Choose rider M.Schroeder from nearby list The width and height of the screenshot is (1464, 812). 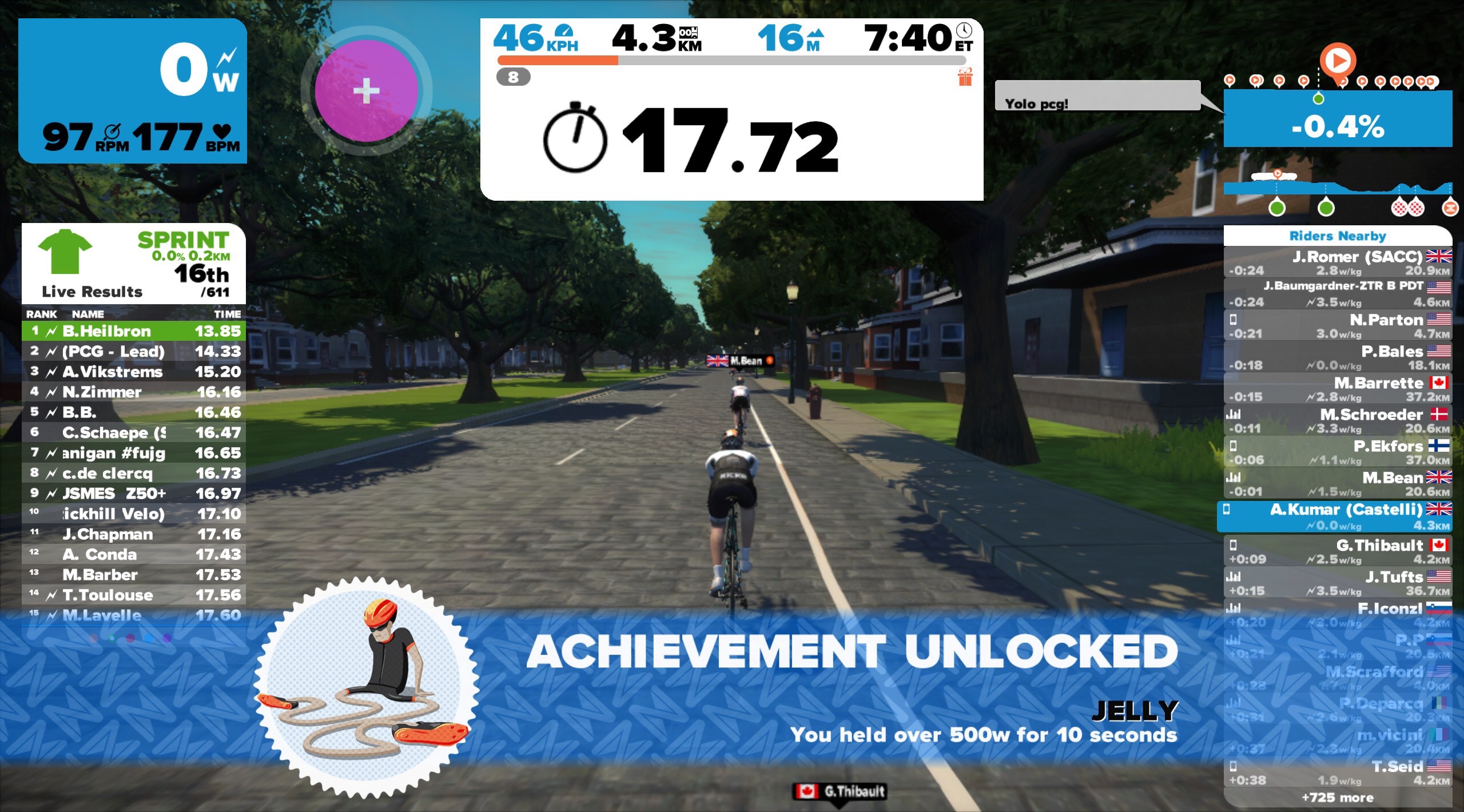pos(1337,420)
